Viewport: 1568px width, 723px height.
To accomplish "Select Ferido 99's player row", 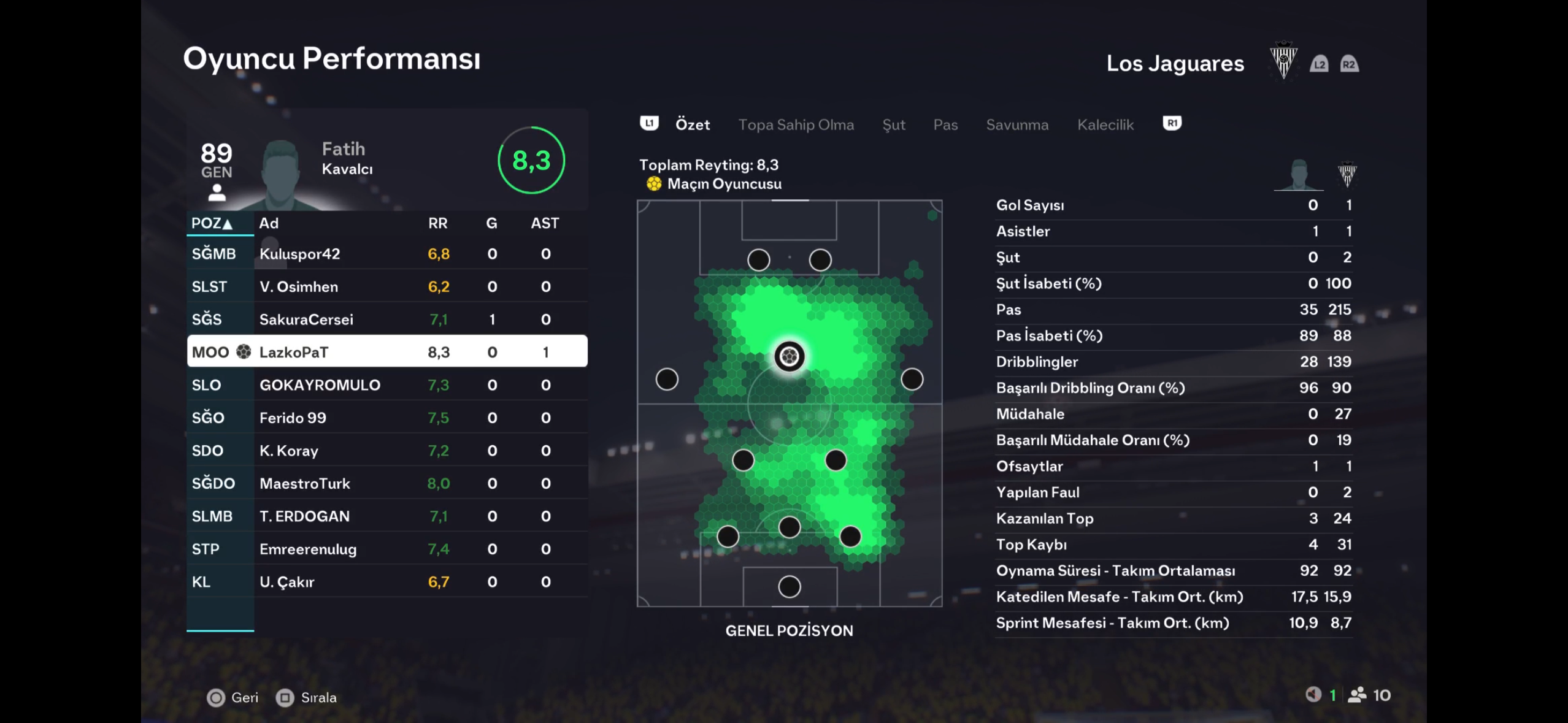I will [x=386, y=418].
